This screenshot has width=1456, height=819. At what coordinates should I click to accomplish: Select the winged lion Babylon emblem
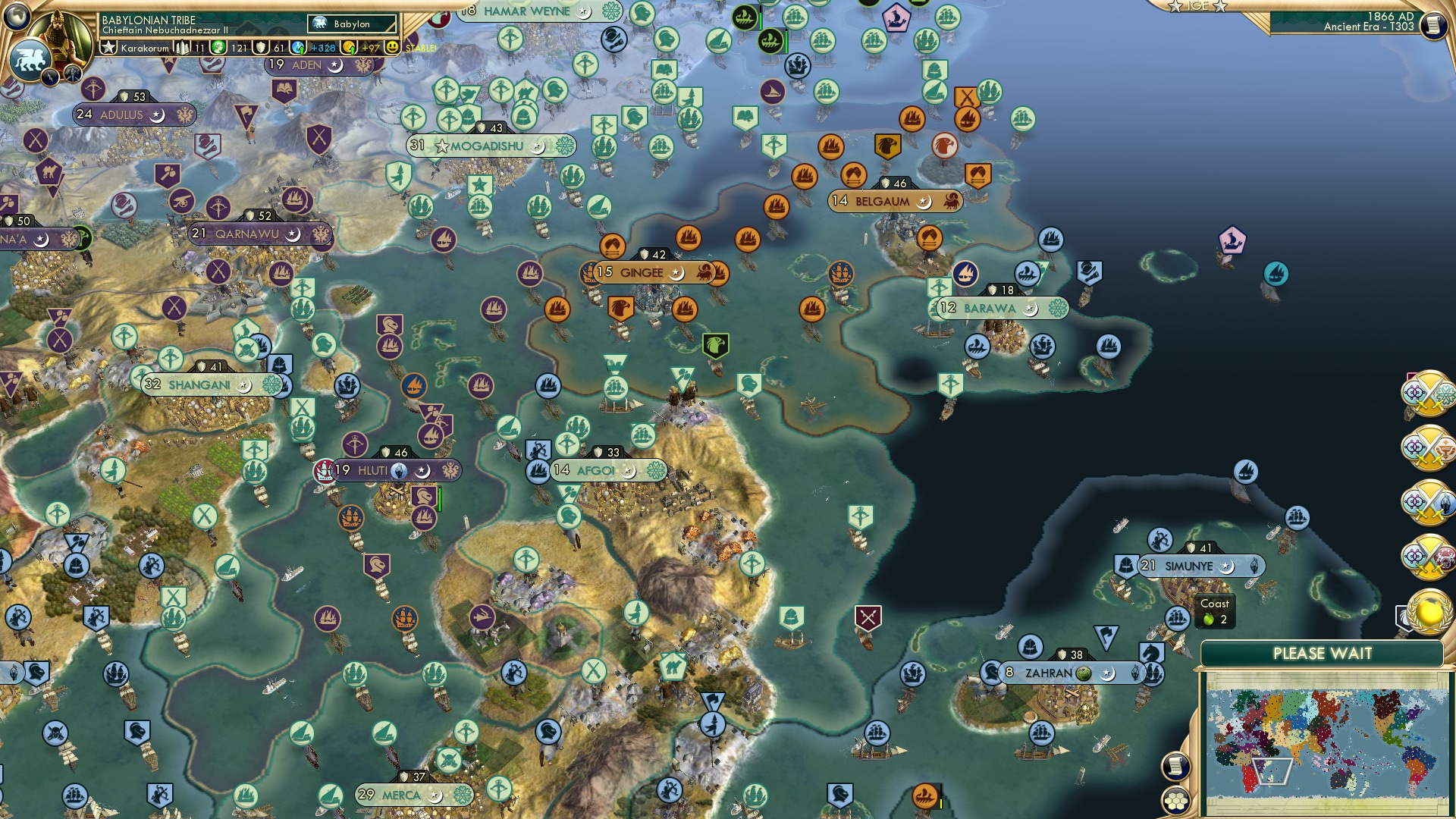30,61
